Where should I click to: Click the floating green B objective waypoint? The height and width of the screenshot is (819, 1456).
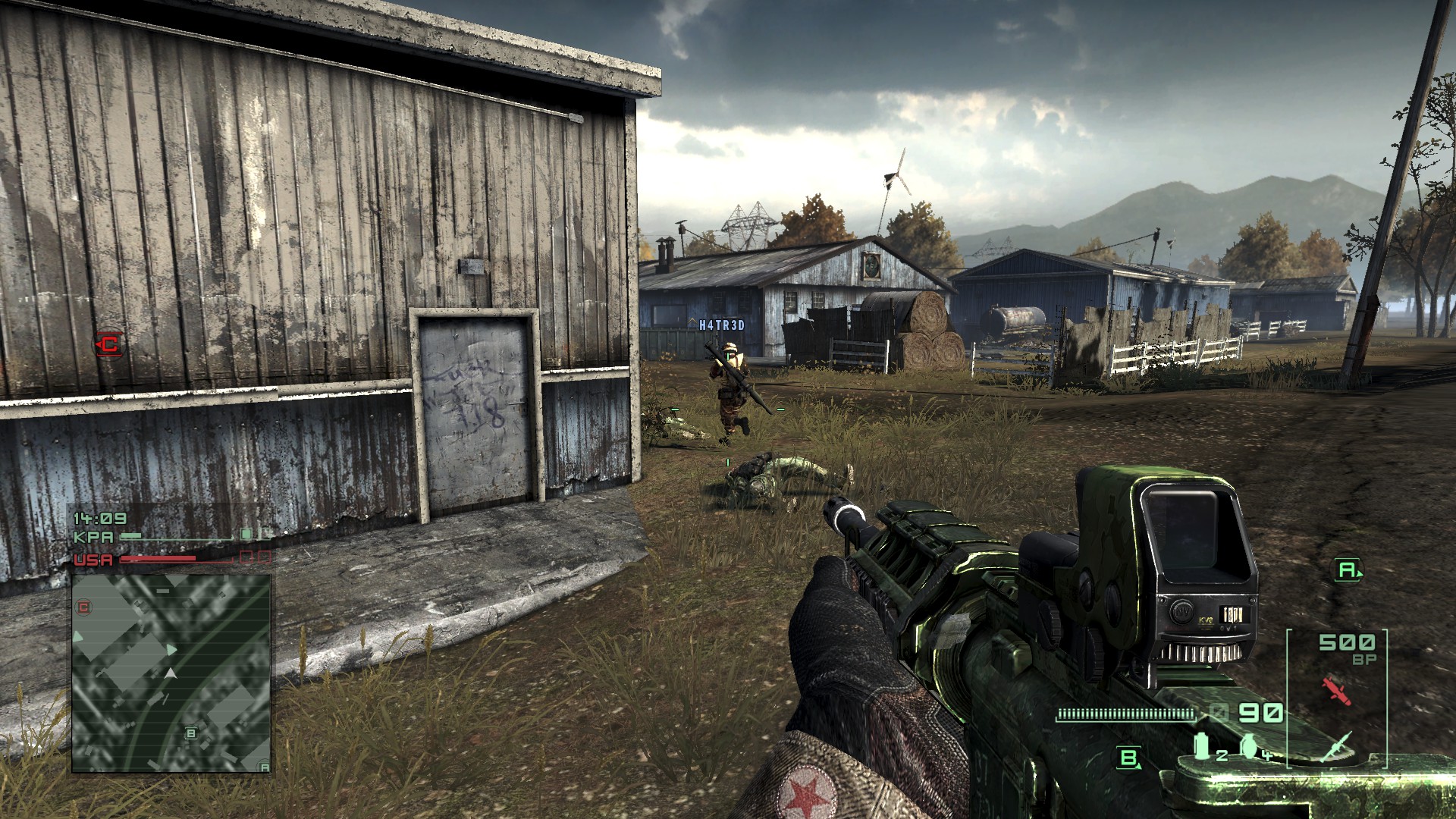click(1129, 757)
